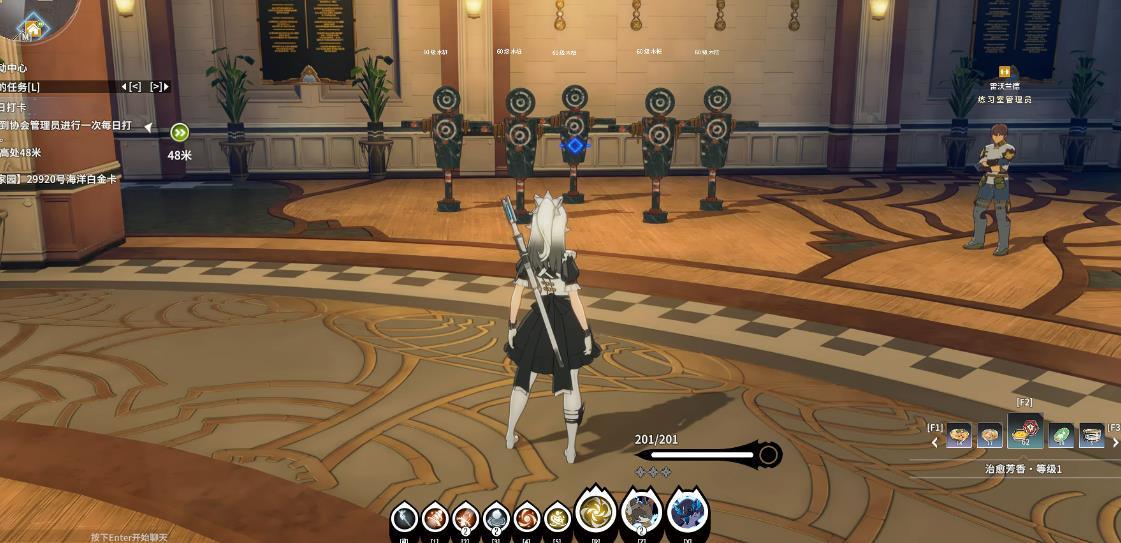This screenshot has width=1121, height=543.
Task: Cycle the item bar left with arrow
Action: (935, 442)
